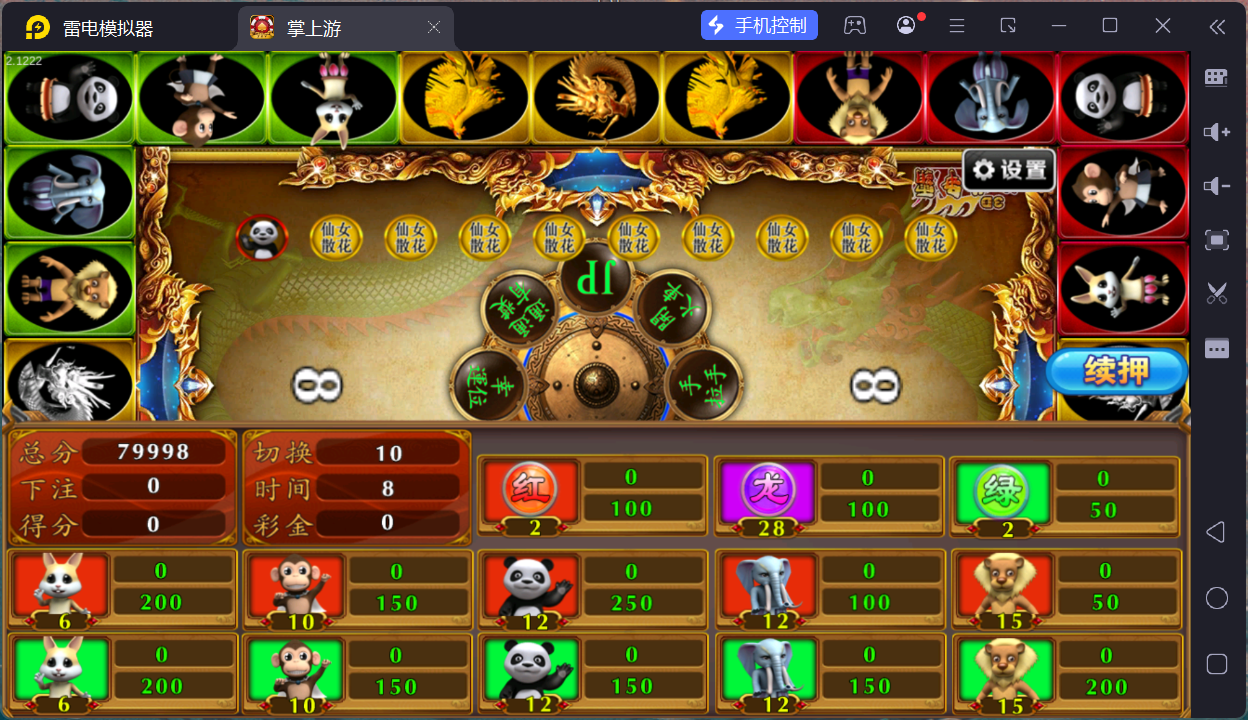Viewport: 1248px width, 720px height.
Task: Place bet on the red panda tile
Action: pos(531,588)
